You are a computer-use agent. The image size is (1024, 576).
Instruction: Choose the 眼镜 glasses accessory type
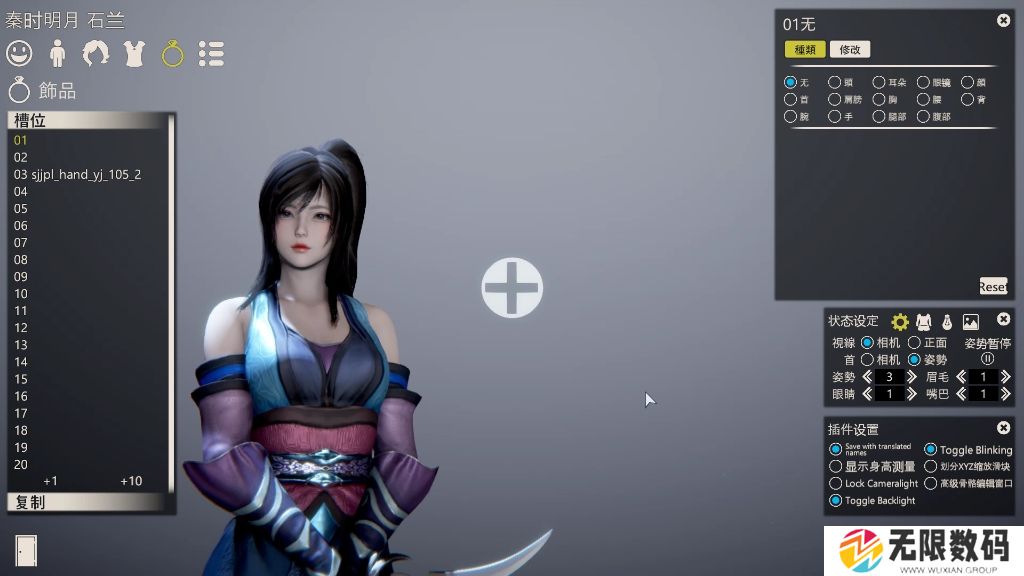pyautogui.click(x=924, y=82)
